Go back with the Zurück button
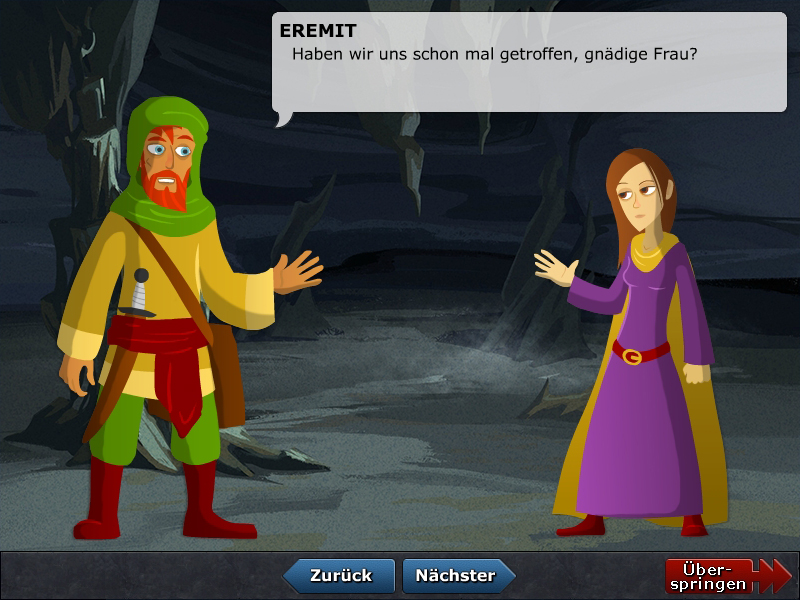 [x=339, y=576]
